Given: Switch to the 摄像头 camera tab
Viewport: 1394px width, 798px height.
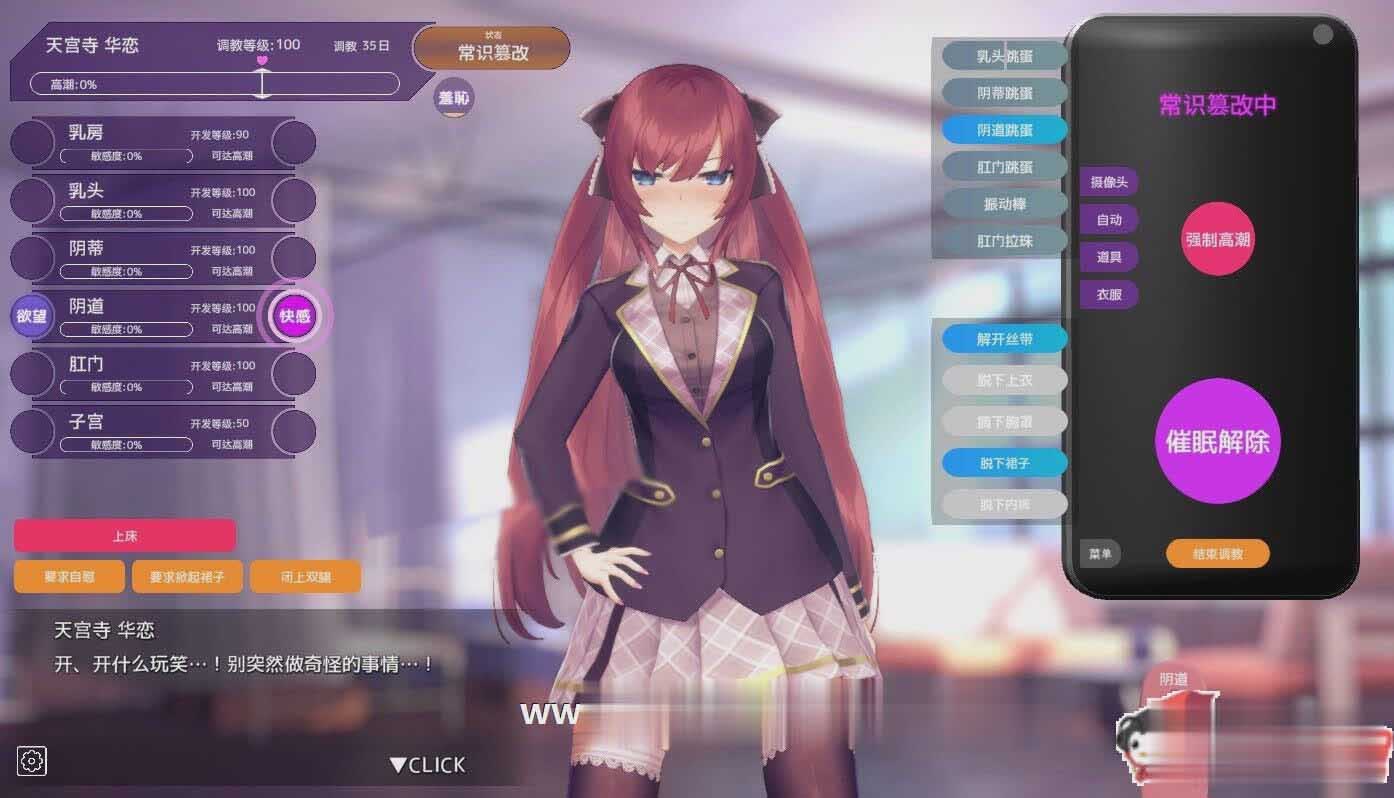Looking at the screenshot, I should (1108, 182).
